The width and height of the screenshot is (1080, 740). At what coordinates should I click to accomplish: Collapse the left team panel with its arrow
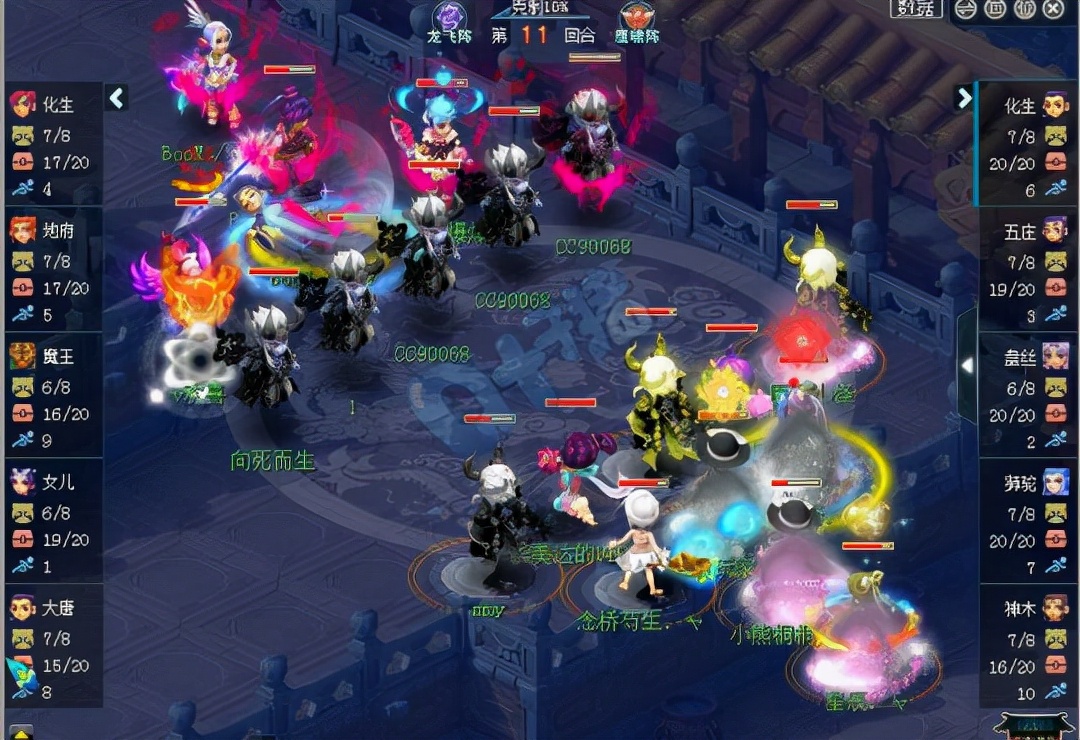(116, 98)
